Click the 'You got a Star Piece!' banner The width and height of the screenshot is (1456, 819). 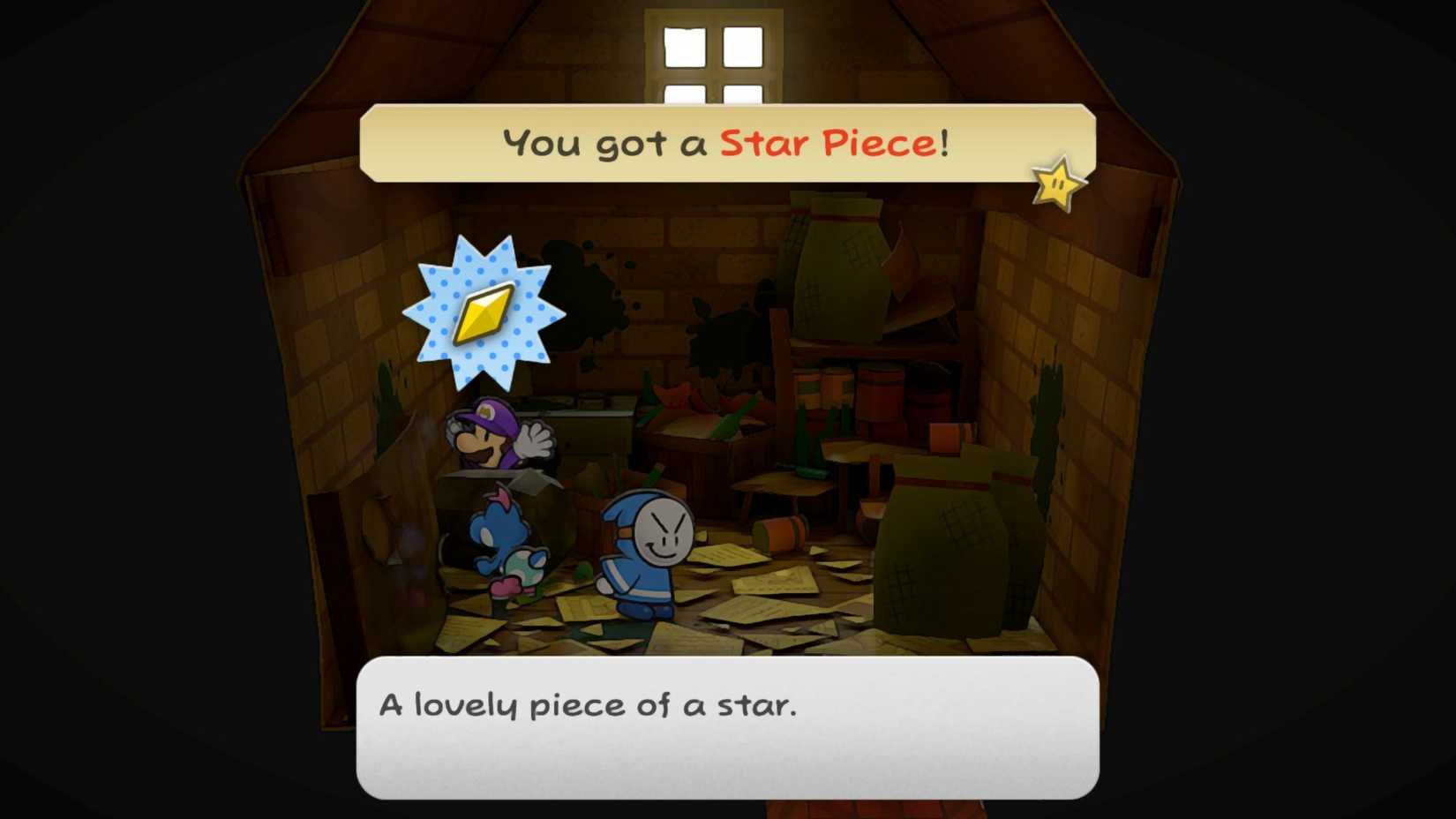point(724,141)
